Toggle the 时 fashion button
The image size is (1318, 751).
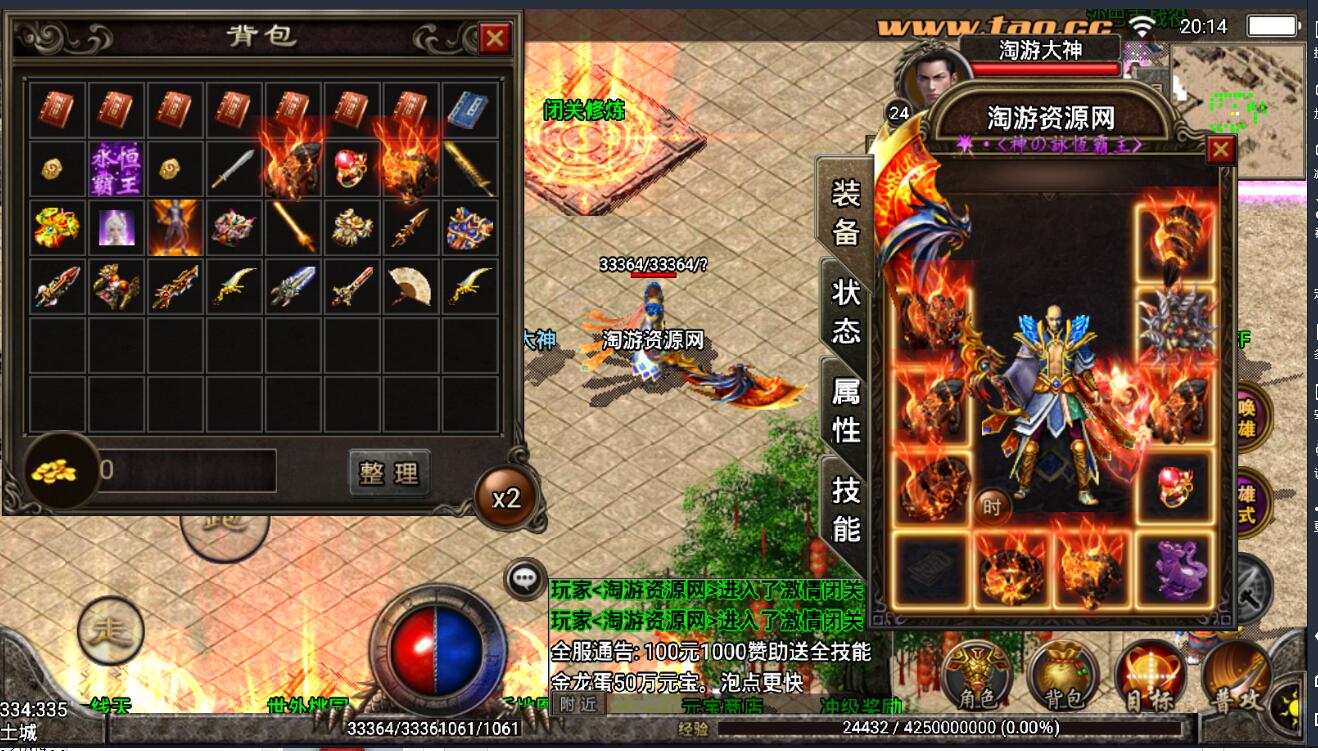991,507
